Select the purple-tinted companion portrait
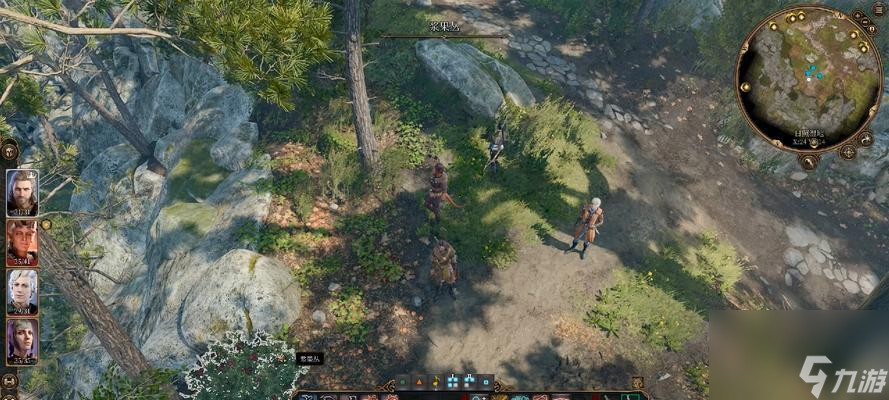The height and width of the screenshot is (400, 889). click(x=22, y=341)
